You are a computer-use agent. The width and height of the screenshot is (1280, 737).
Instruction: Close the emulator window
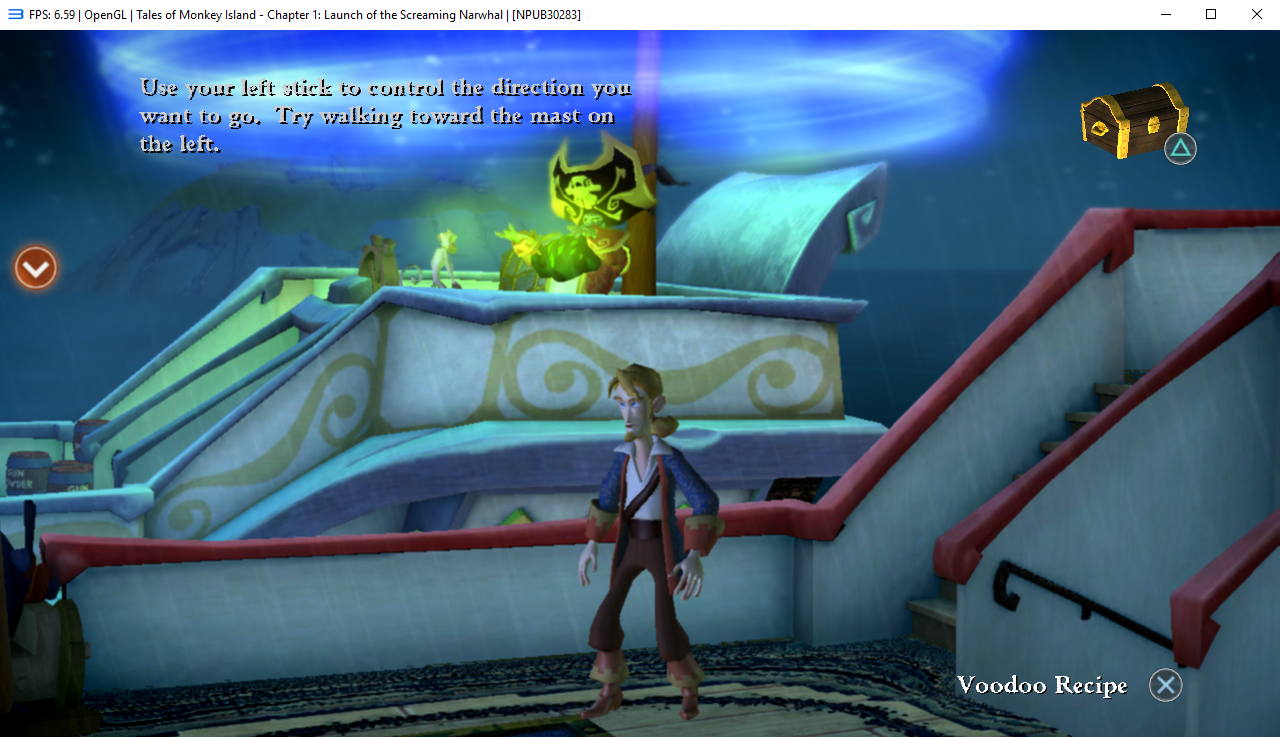coord(1256,14)
